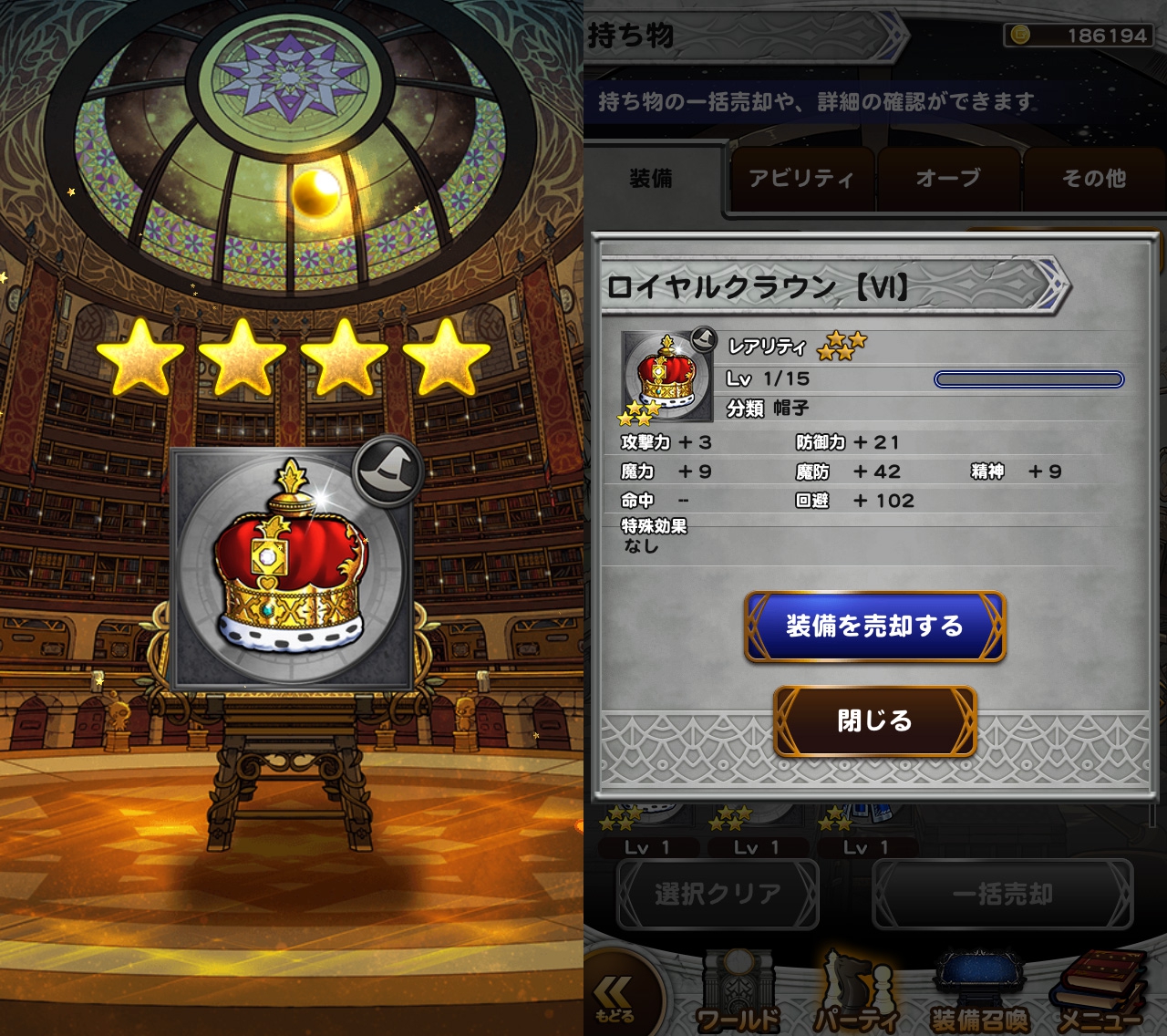This screenshot has width=1167, height=1036.
Task: Select the オーブ tab
Action: (948, 179)
